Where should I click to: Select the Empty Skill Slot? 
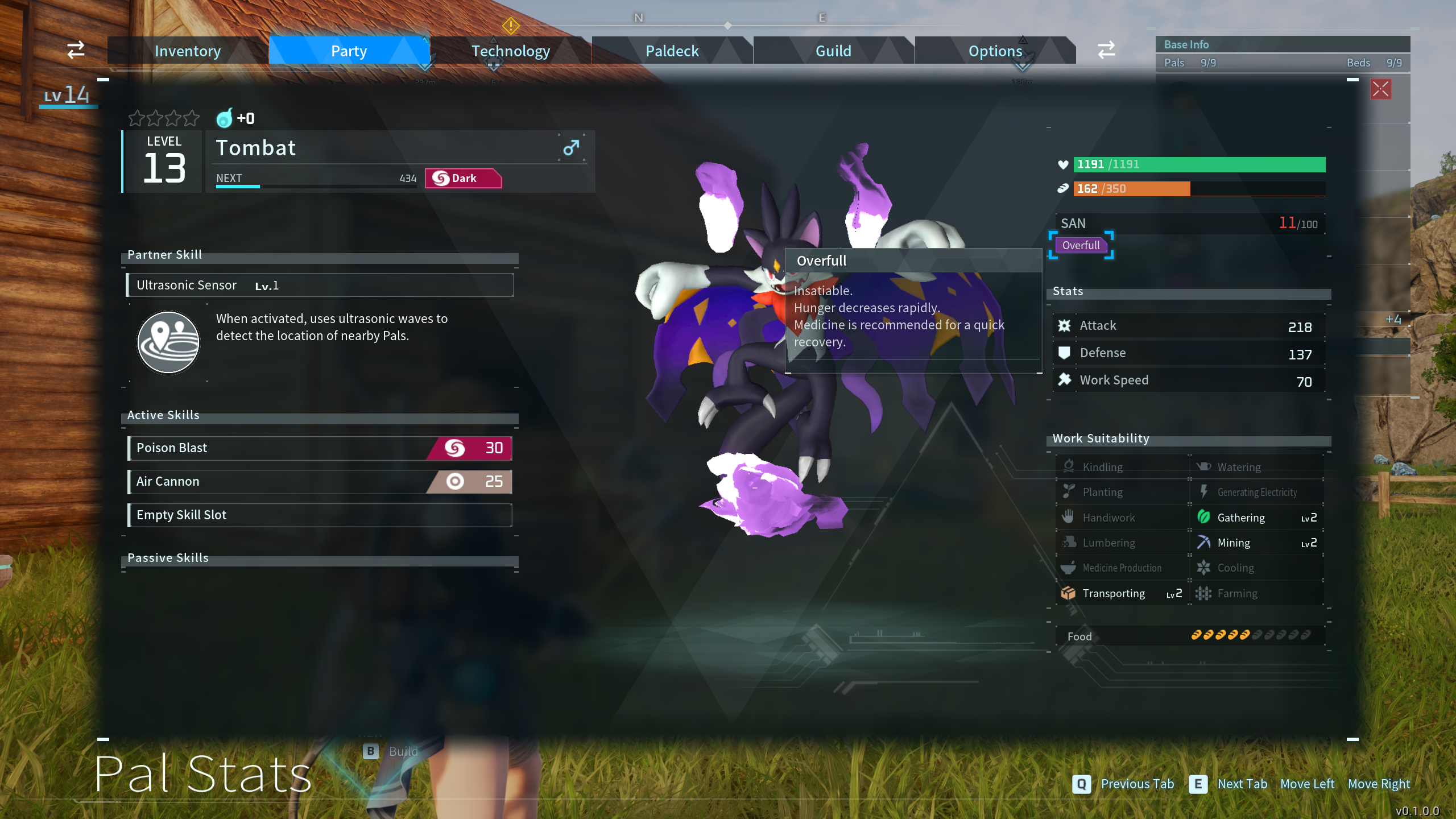pyautogui.click(x=320, y=515)
